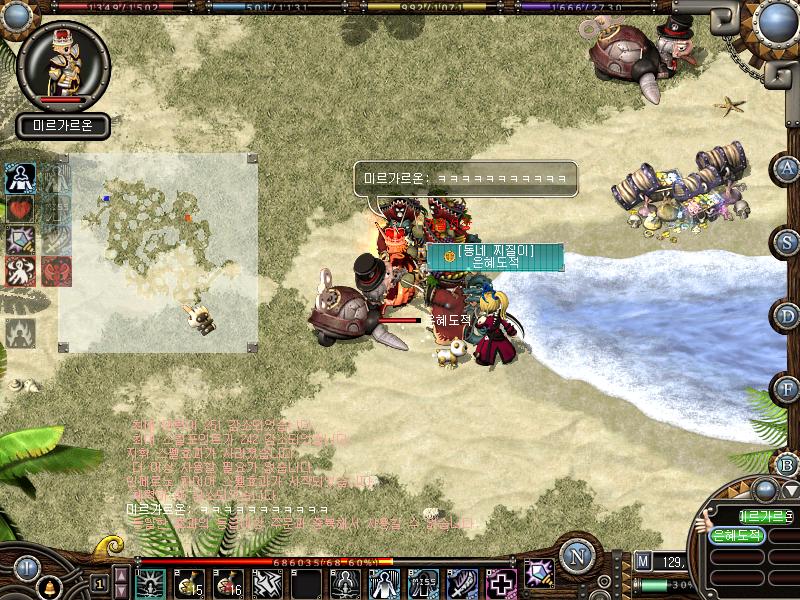Use the potion slot showing 15

190,583
